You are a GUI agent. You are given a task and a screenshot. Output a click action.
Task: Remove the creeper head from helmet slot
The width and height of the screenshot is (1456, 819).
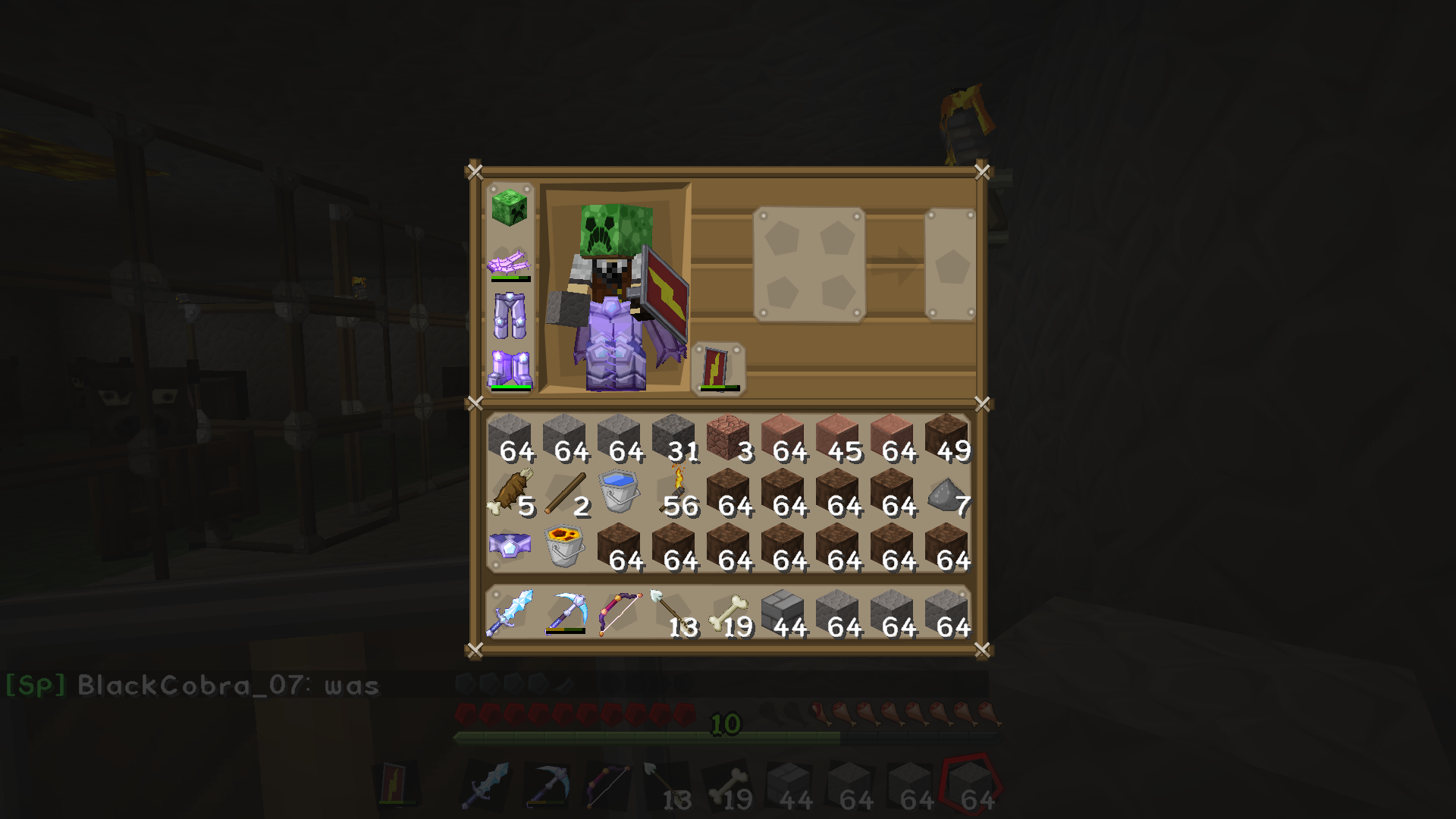point(510,210)
